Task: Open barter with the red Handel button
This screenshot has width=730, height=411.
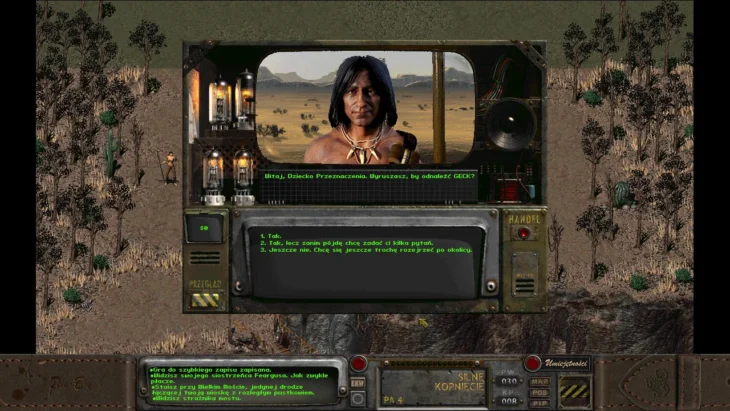Action: coord(523,234)
